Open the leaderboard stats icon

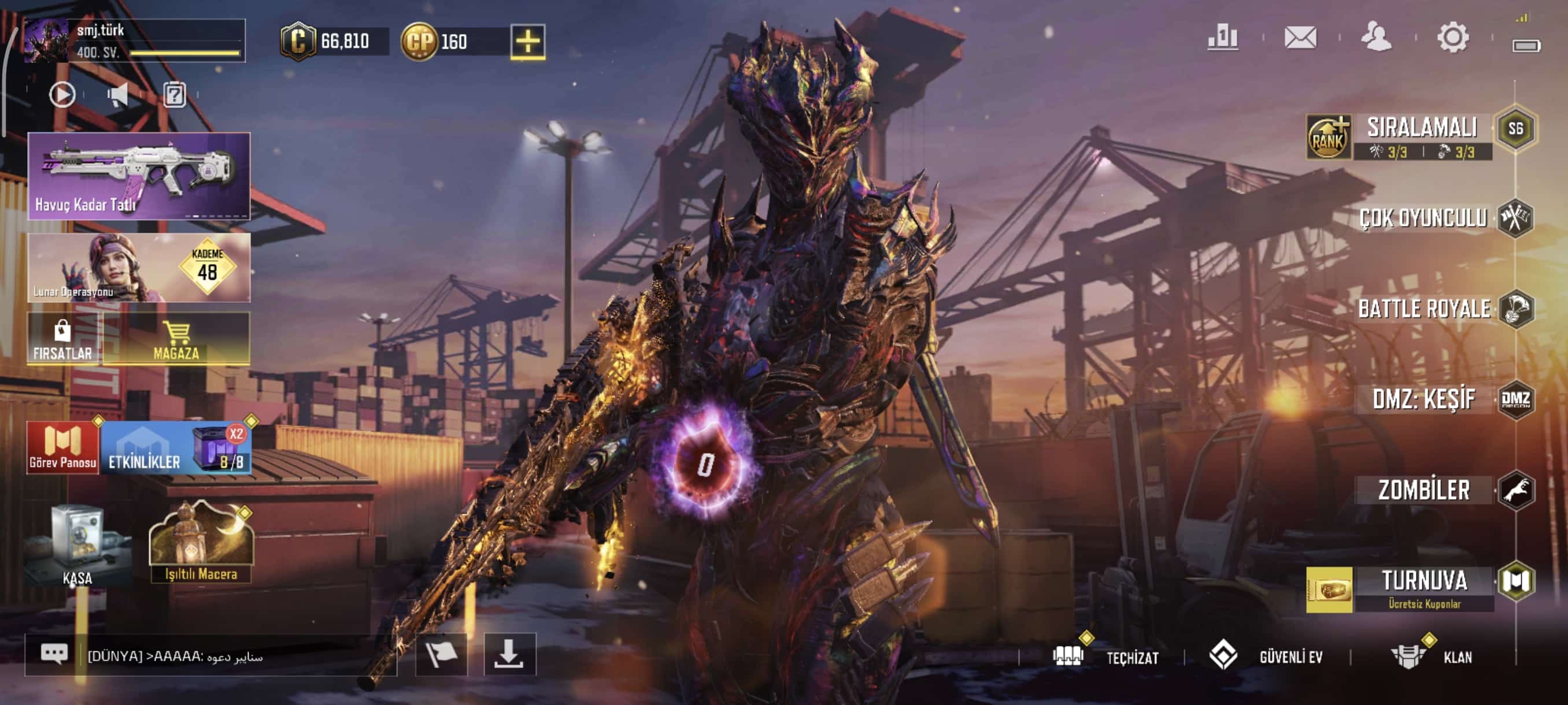coord(1222,38)
